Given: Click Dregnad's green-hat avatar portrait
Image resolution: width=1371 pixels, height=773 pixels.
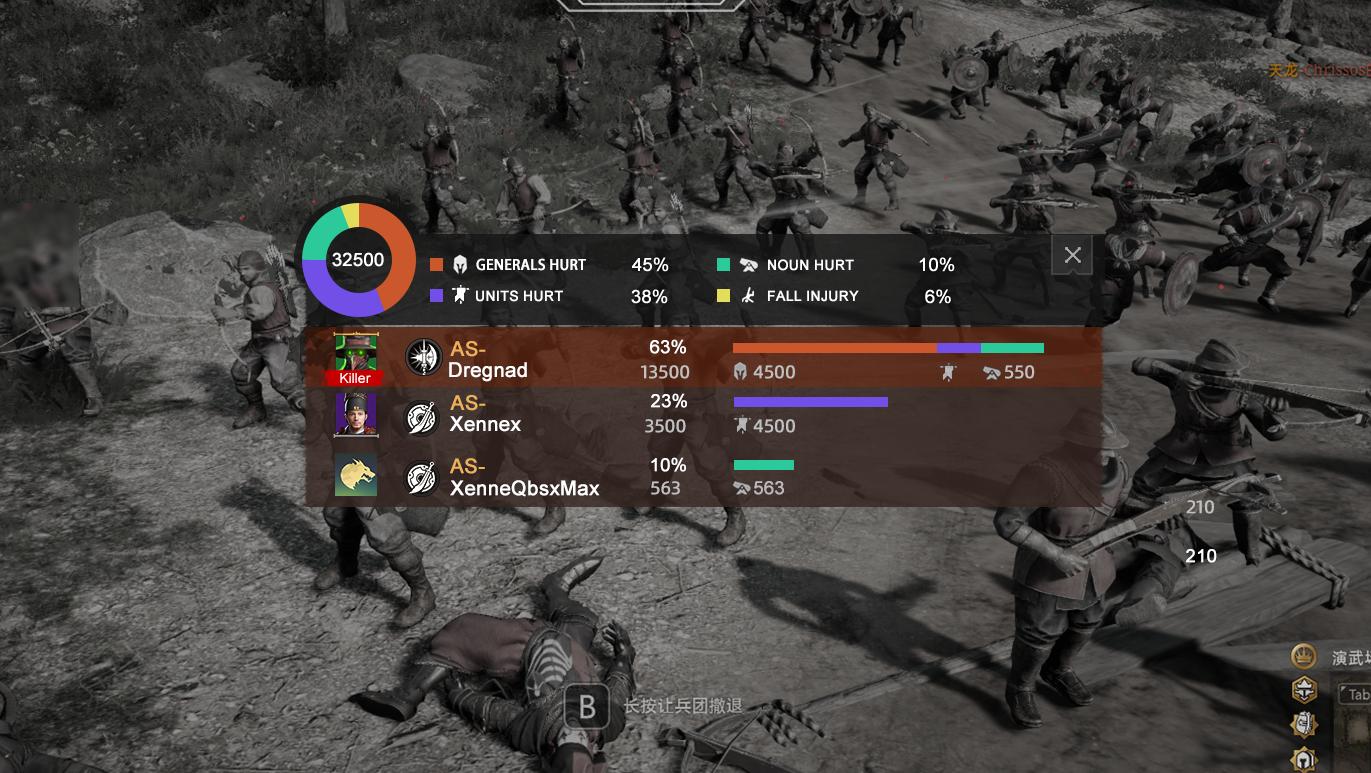Looking at the screenshot, I should [355, 354].
